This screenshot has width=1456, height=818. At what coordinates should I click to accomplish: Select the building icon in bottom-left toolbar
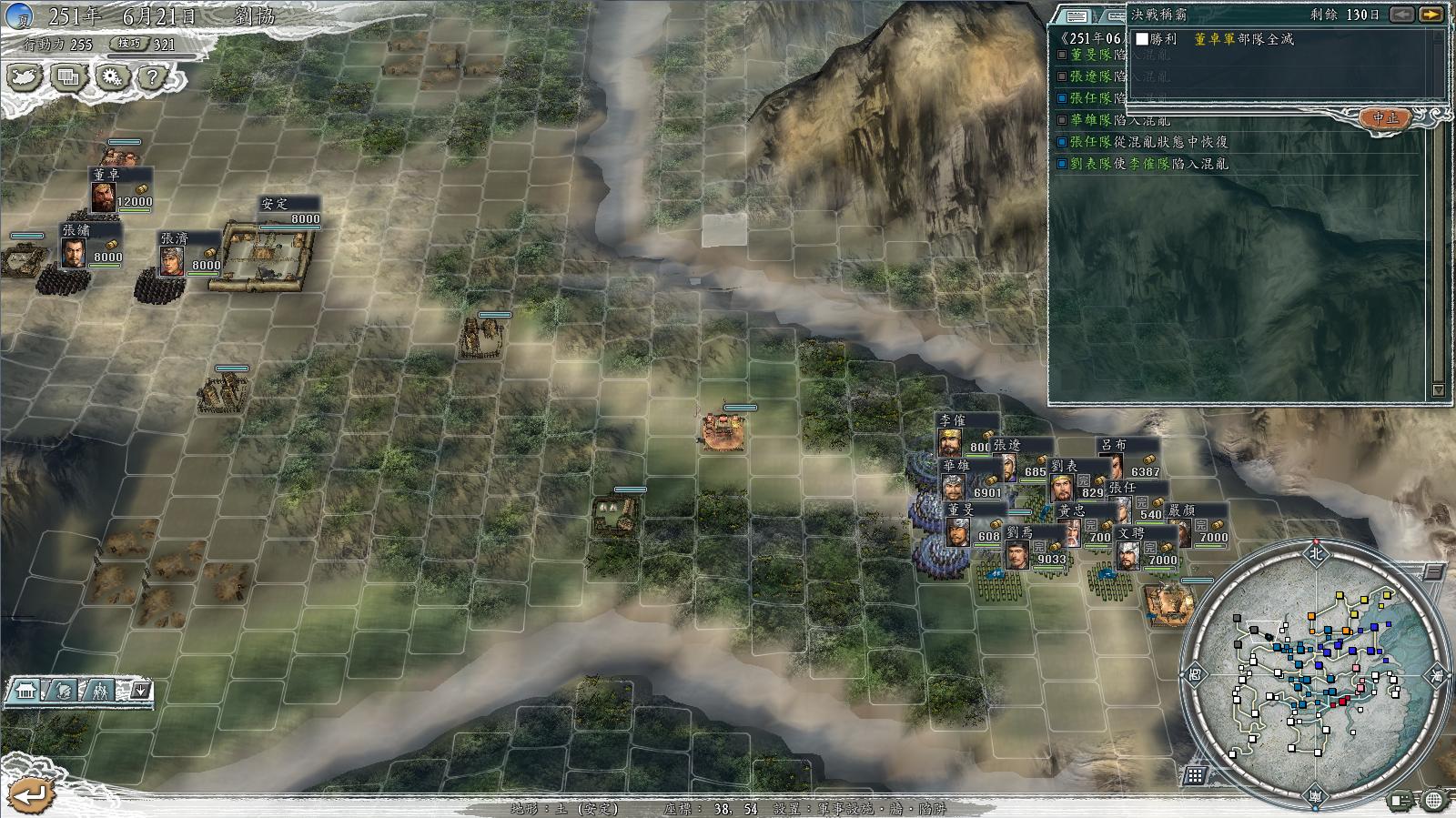pyautogui.click(x=26, y=692)
